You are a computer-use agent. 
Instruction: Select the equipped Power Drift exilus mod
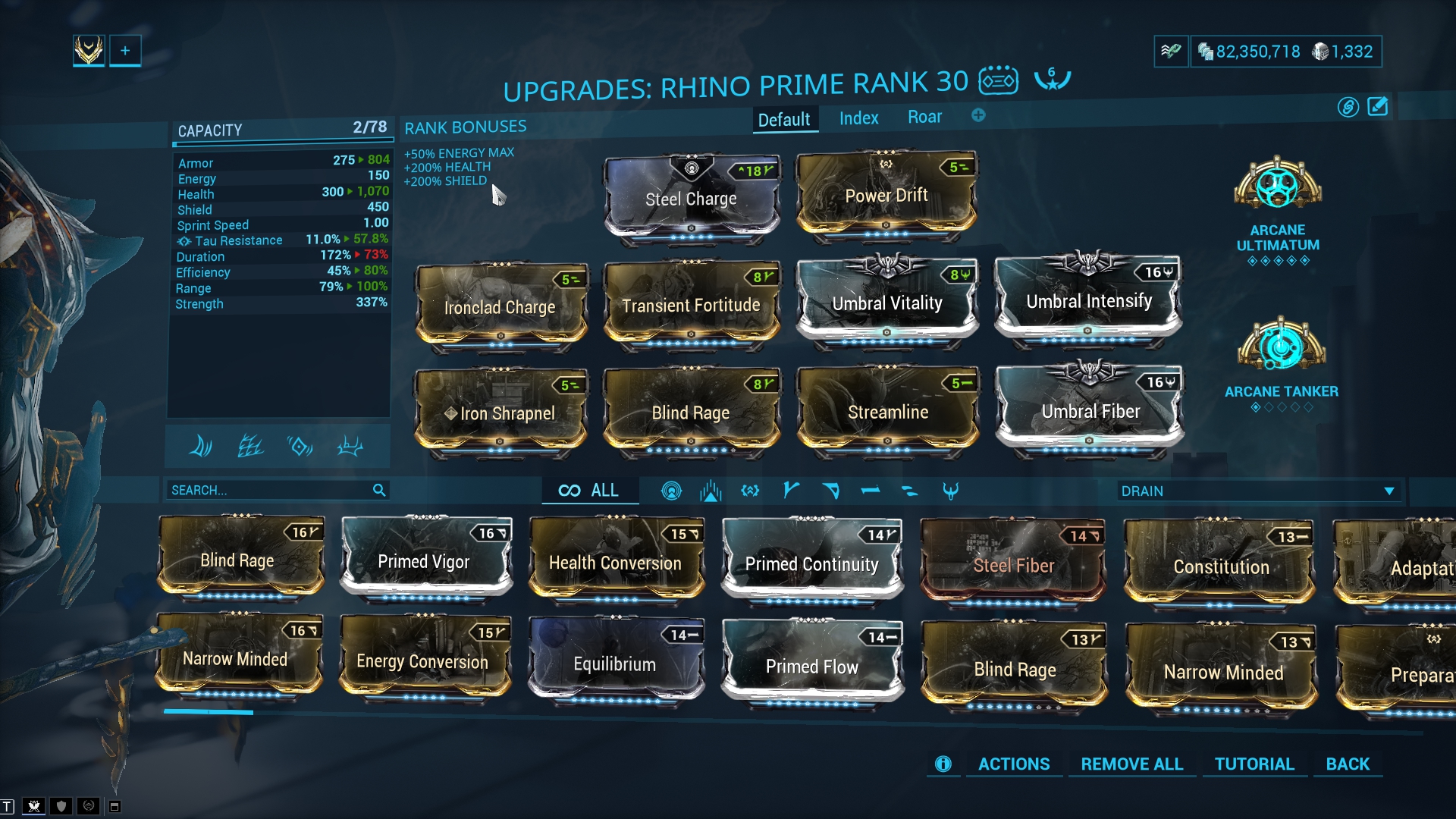tap(886, 196)
